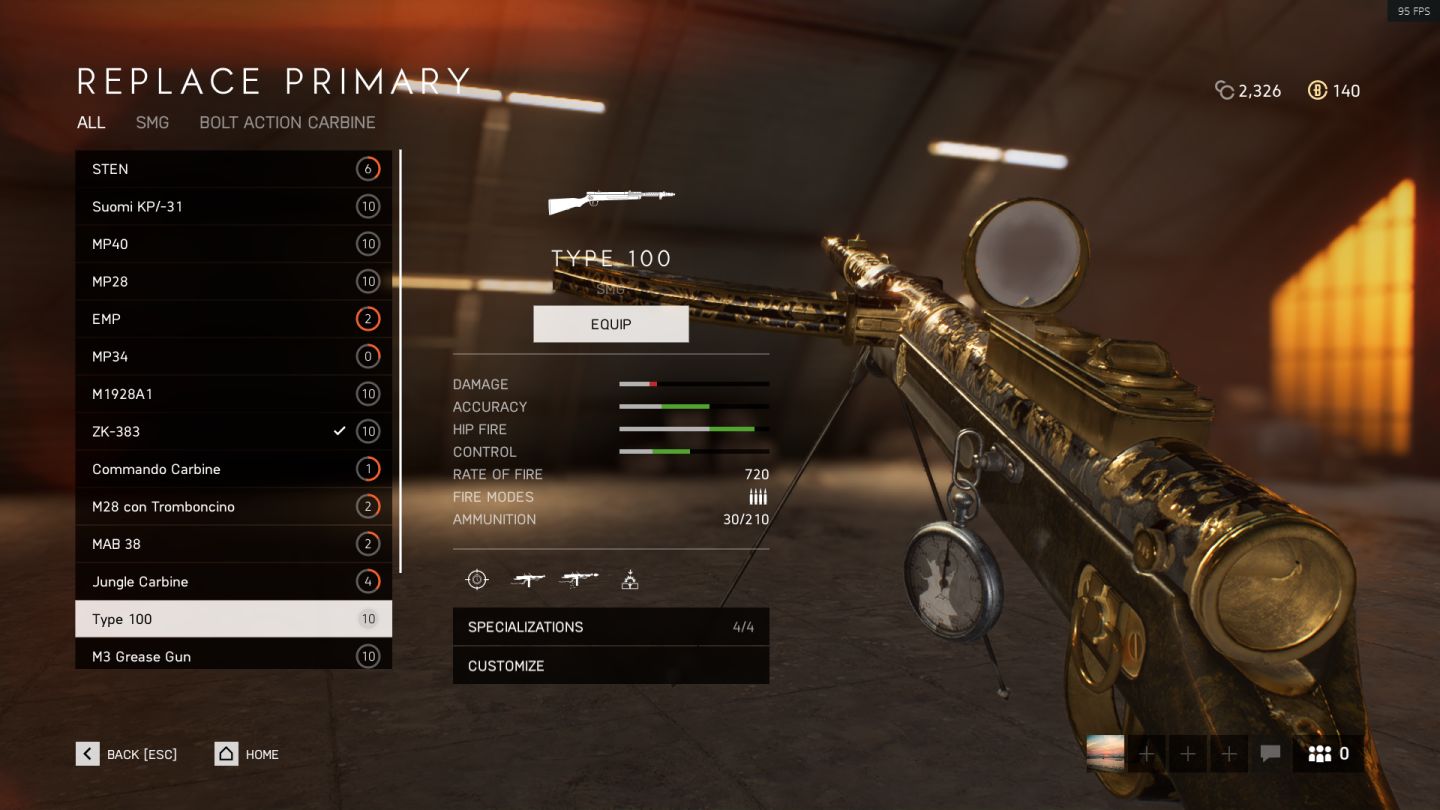Screen dimensions: 1440x810
Task: Select the Jungle Carbine row
Action: 233,582
